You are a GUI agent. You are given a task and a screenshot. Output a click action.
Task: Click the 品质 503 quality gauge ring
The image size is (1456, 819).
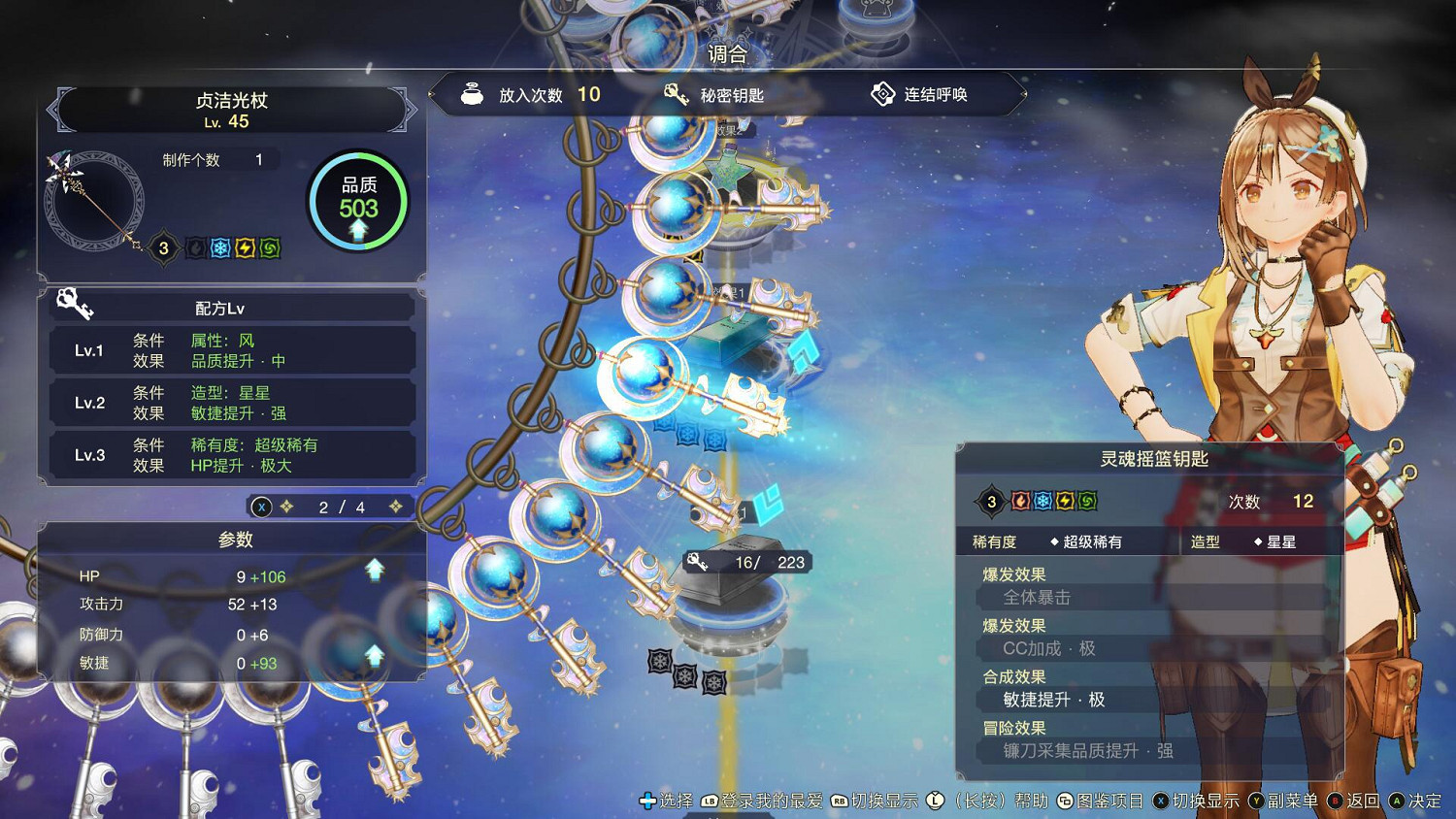[x=358, y=201]
